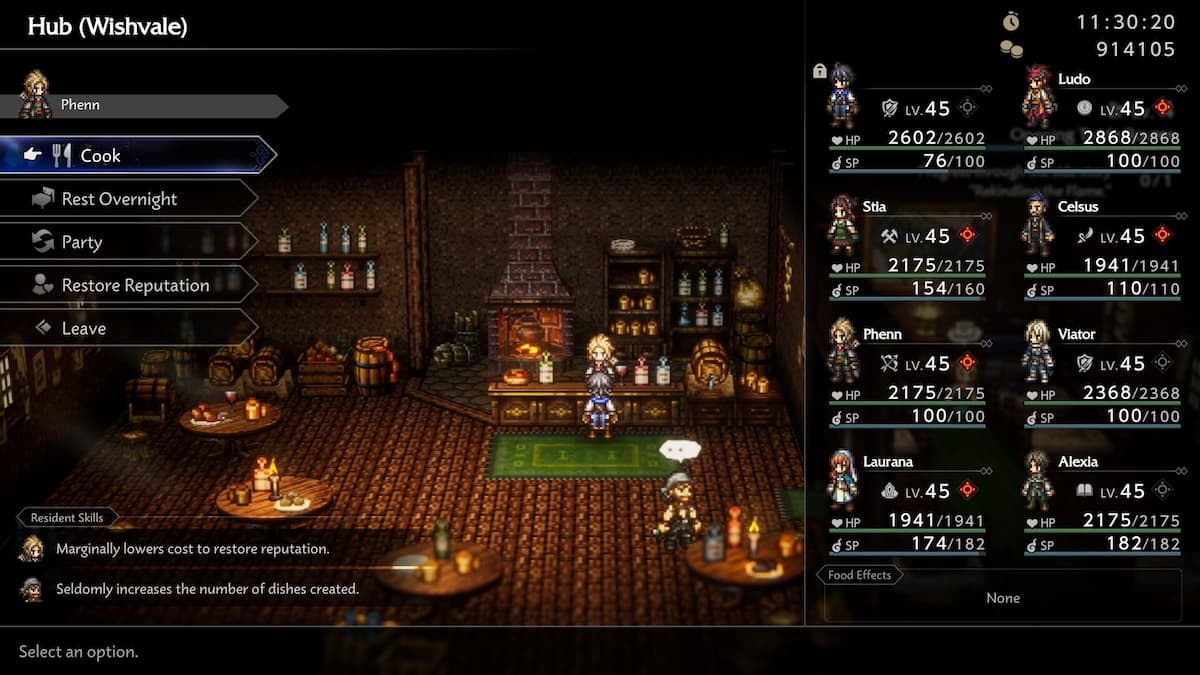Select Laurana's party member panel
The image size is (1200, 675).
pyautogui.click(x=906, y=501)
